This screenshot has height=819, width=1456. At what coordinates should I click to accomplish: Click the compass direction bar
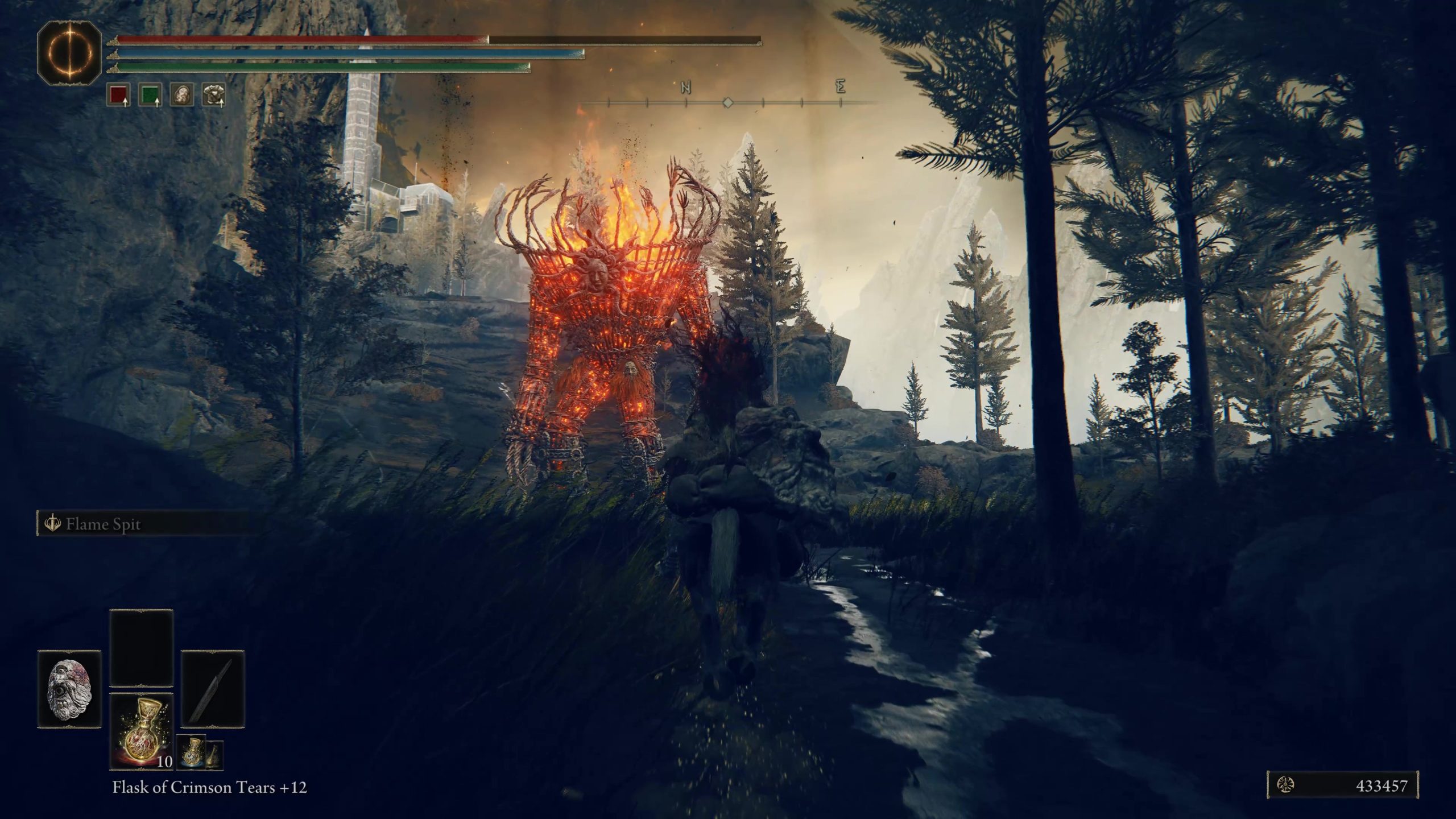727,103
